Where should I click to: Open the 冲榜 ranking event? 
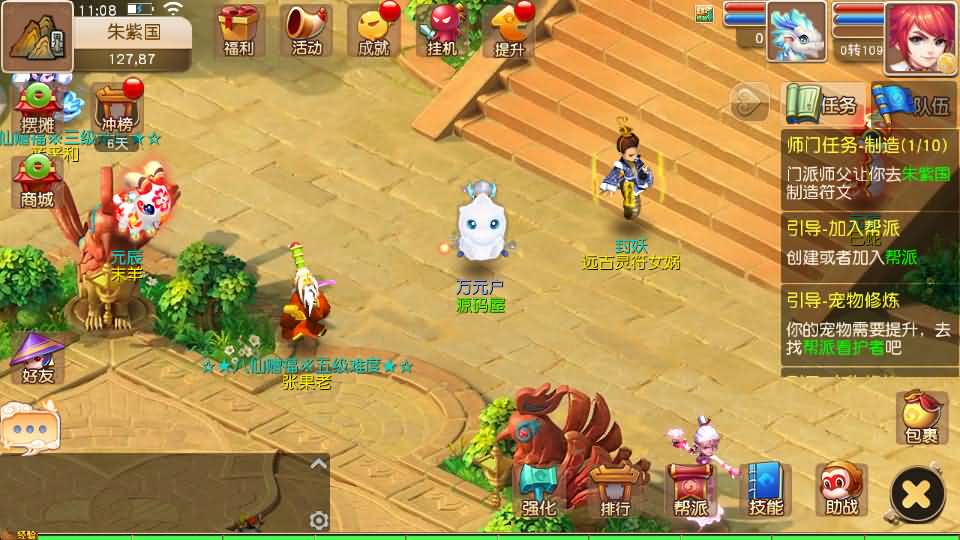118,110
